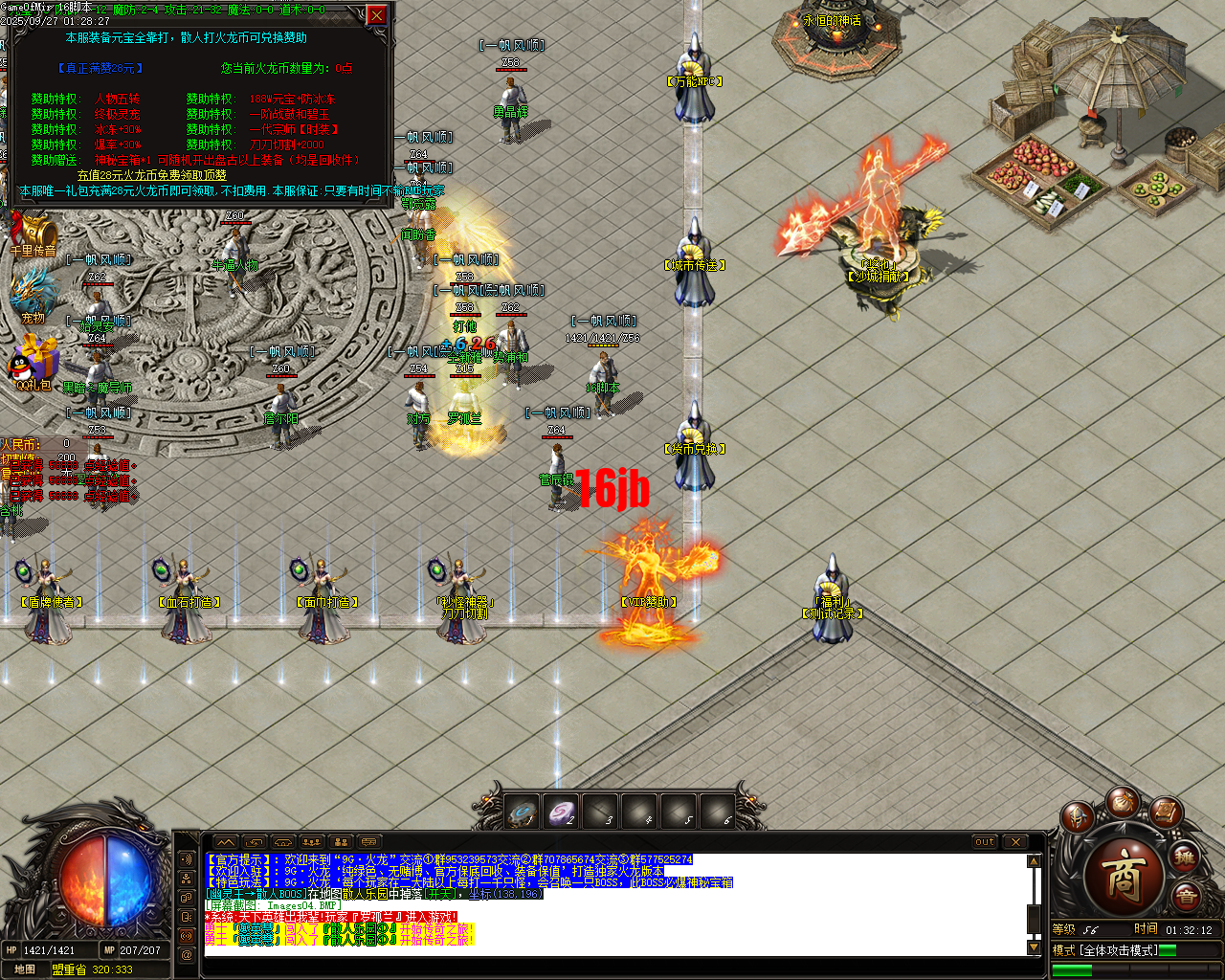Open the bag inventory icon

[1125, 803]
